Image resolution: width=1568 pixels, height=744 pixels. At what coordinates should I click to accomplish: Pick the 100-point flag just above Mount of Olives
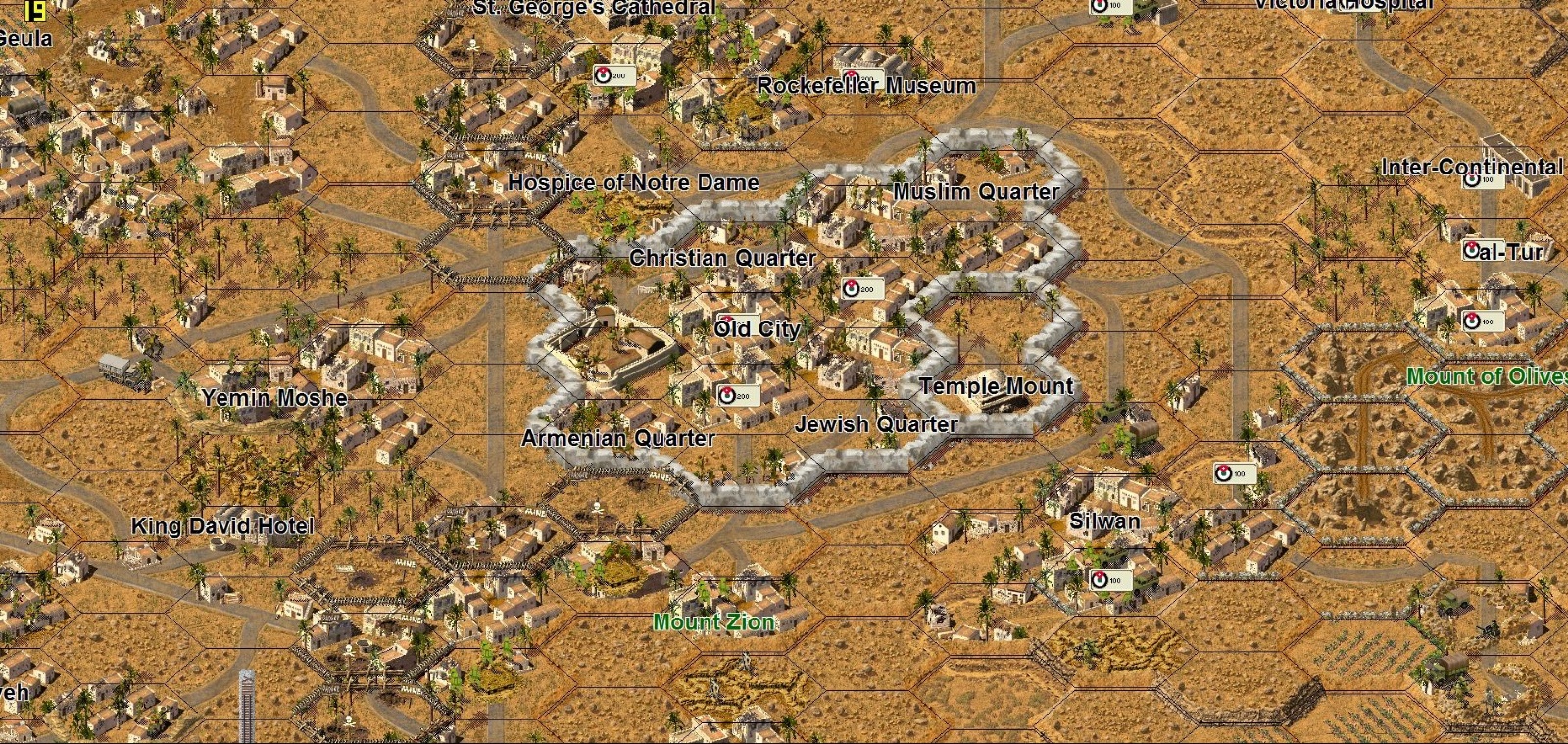pyautogui.click(x=1481, y=321)
